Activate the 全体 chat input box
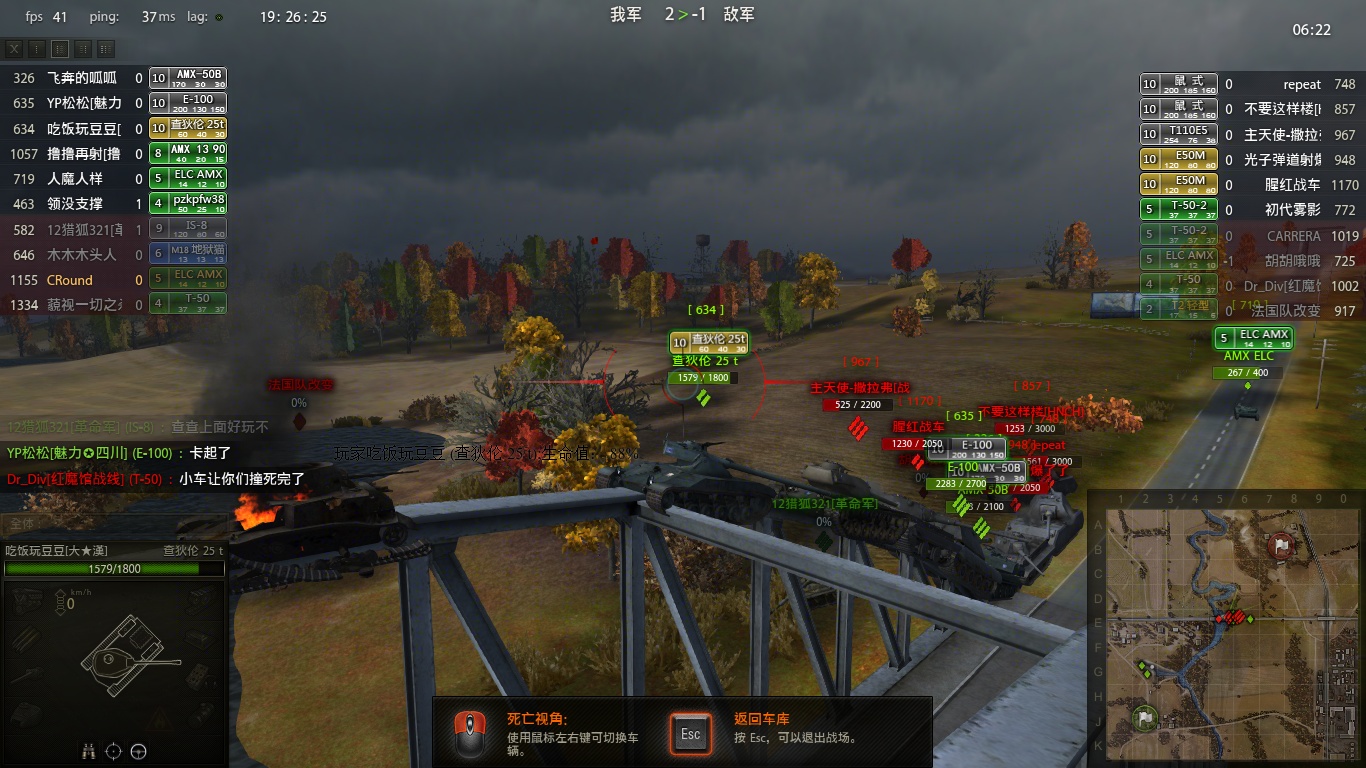 [x=110, y=524]
